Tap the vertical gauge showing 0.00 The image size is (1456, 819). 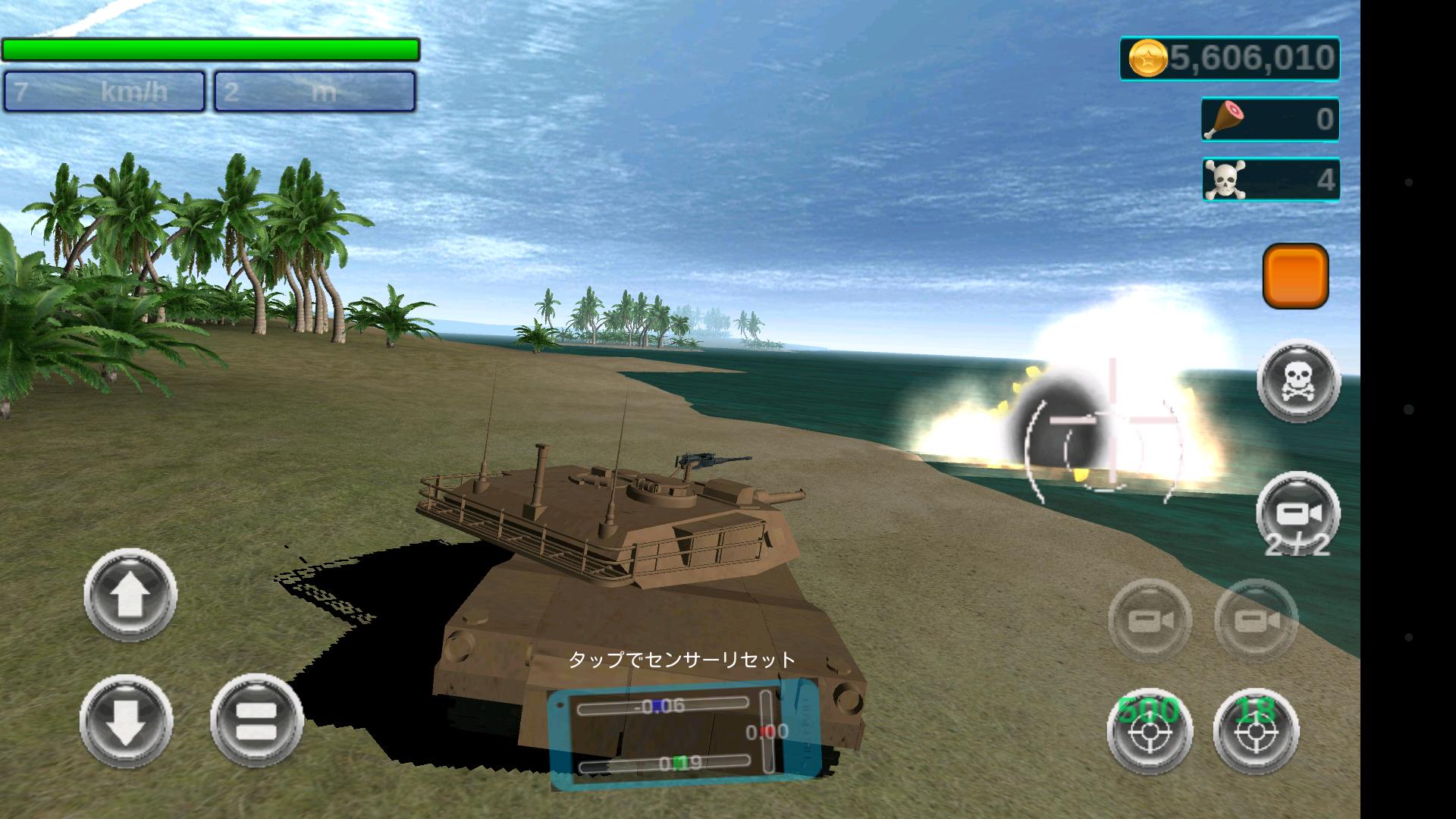coord(766,732)
